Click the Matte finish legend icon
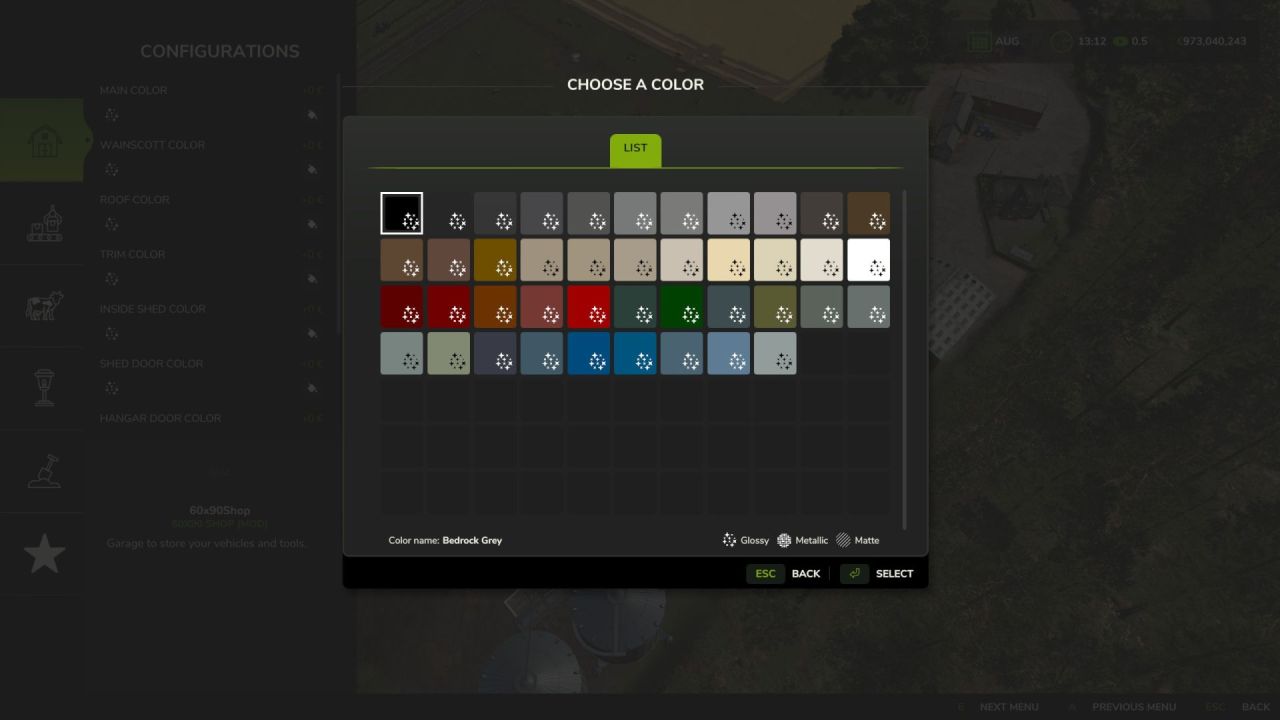 click(842, 540)
